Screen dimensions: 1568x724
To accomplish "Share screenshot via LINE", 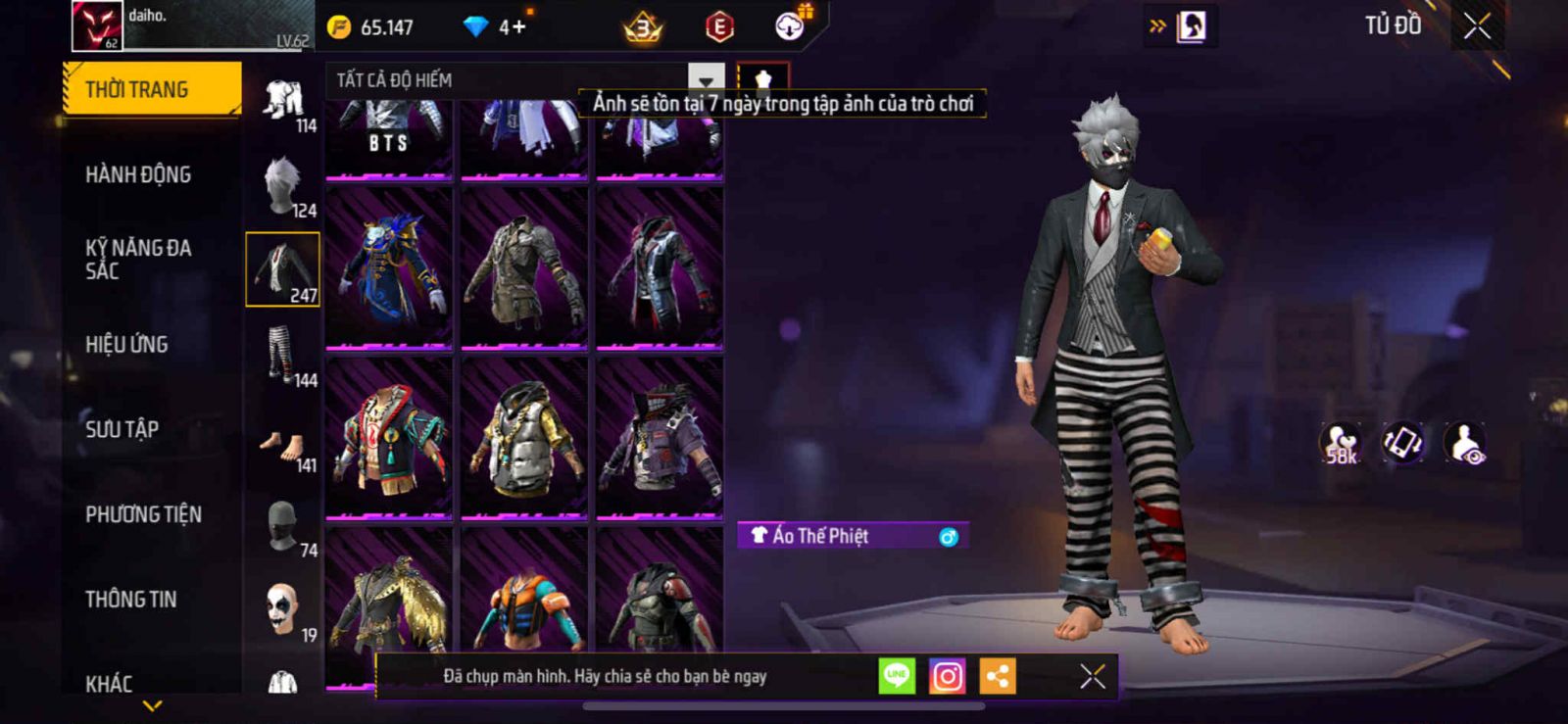I will (896, 676).
